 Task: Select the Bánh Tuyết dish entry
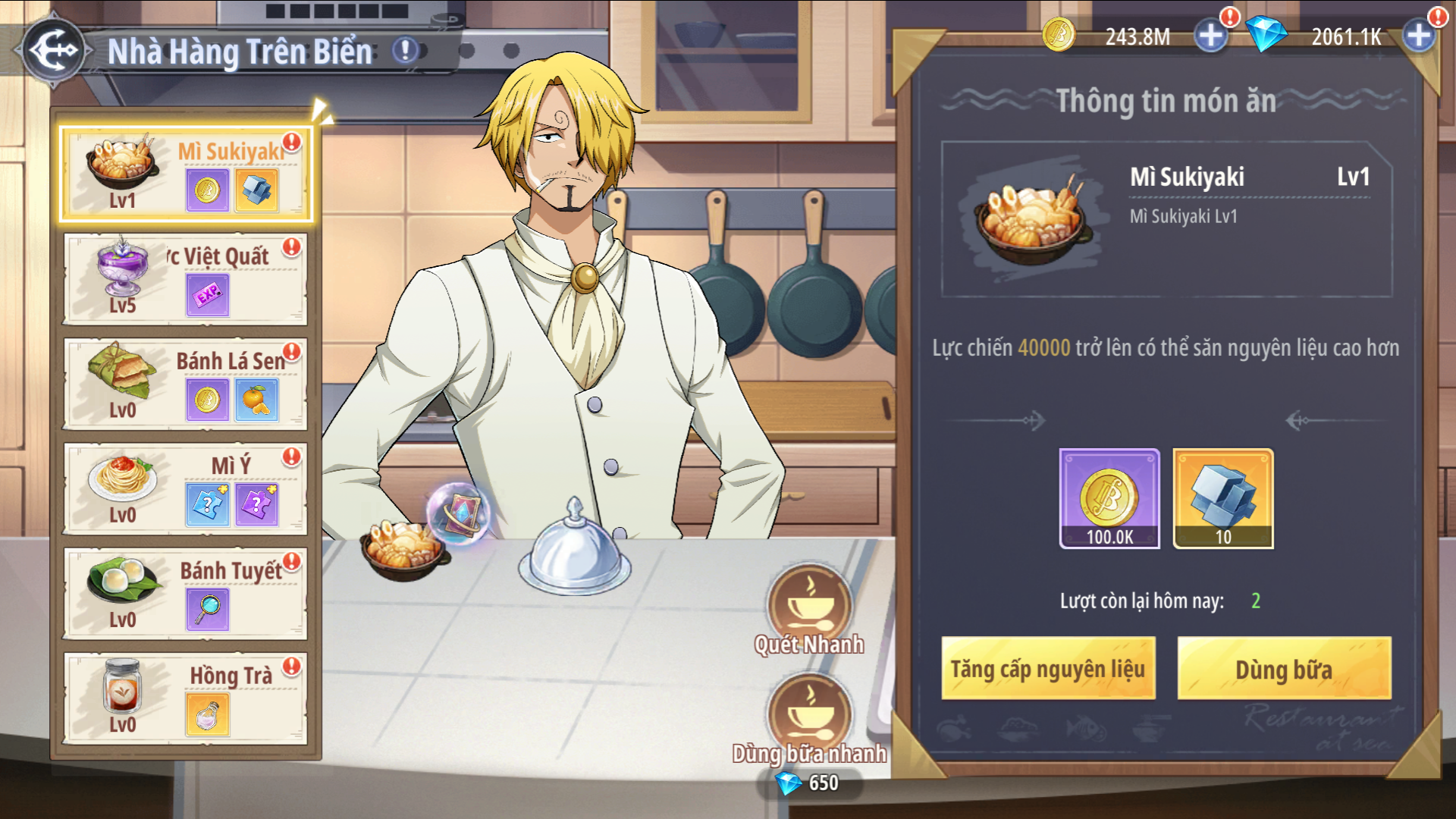[186, 593]
